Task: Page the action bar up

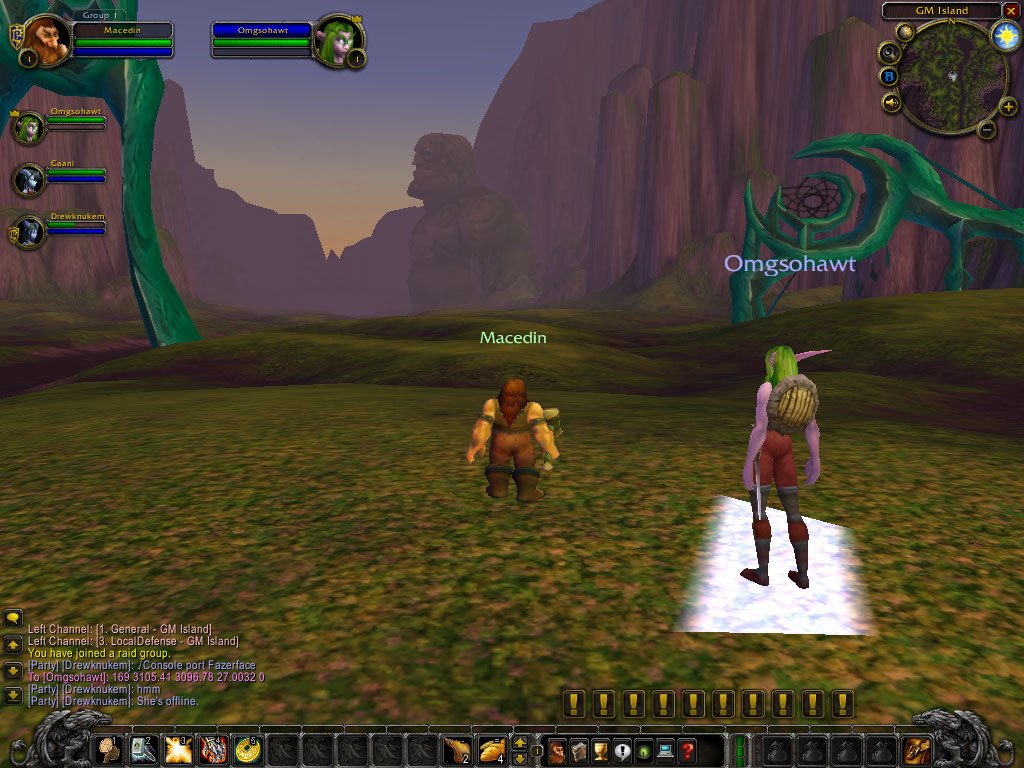Action: click(520, 742)
